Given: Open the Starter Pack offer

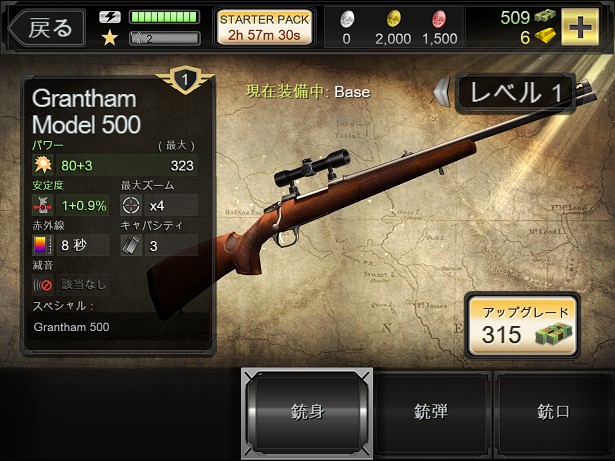Looking at the screenshot, I should 265,27.
